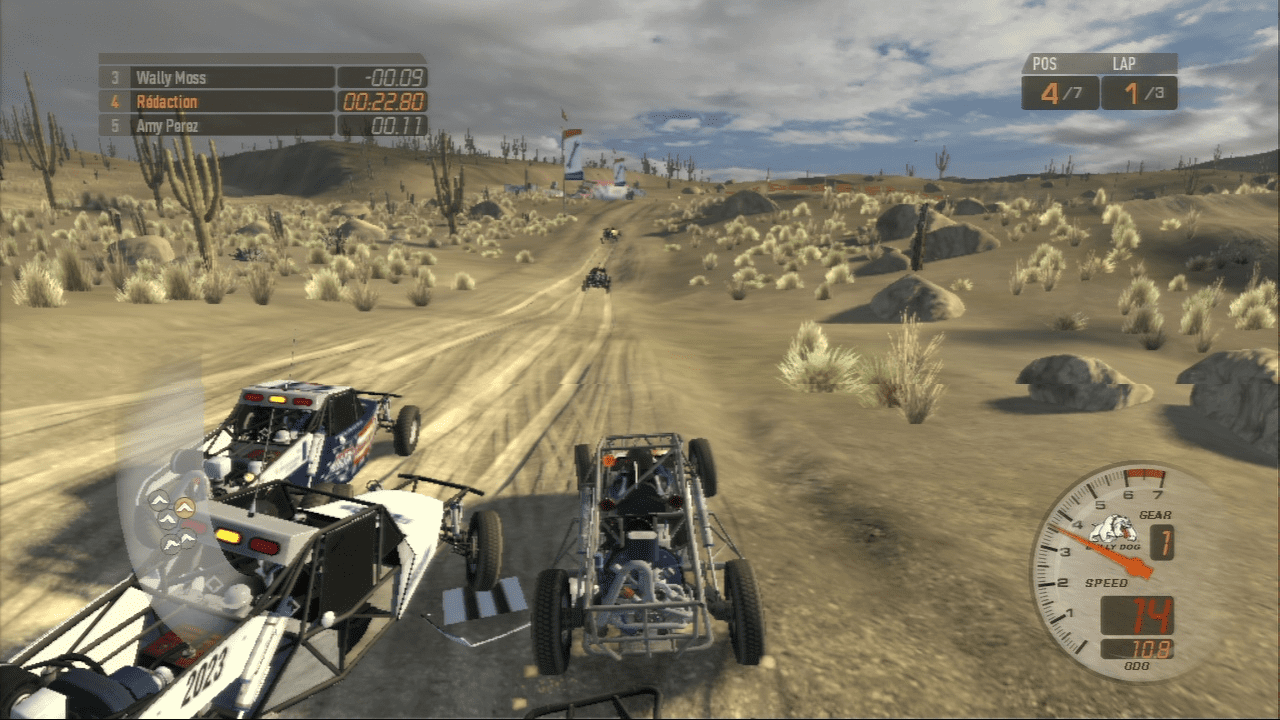The image size is (1280, 720).
Task: Switch to the POS header tab
Action: pyautogui.click(x=1047, y=63)
